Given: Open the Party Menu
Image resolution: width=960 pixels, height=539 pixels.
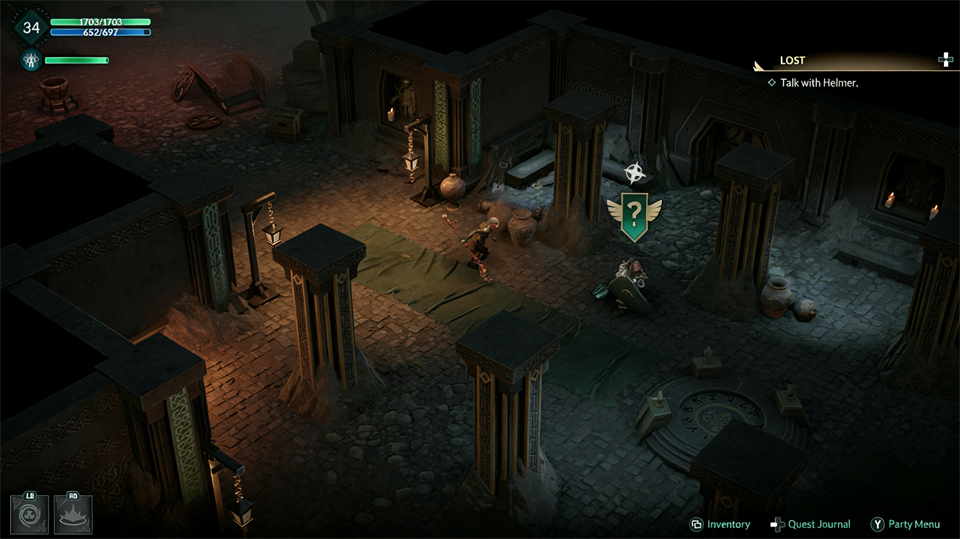Looking at the screenshot, I should click(x=905, y=524).
